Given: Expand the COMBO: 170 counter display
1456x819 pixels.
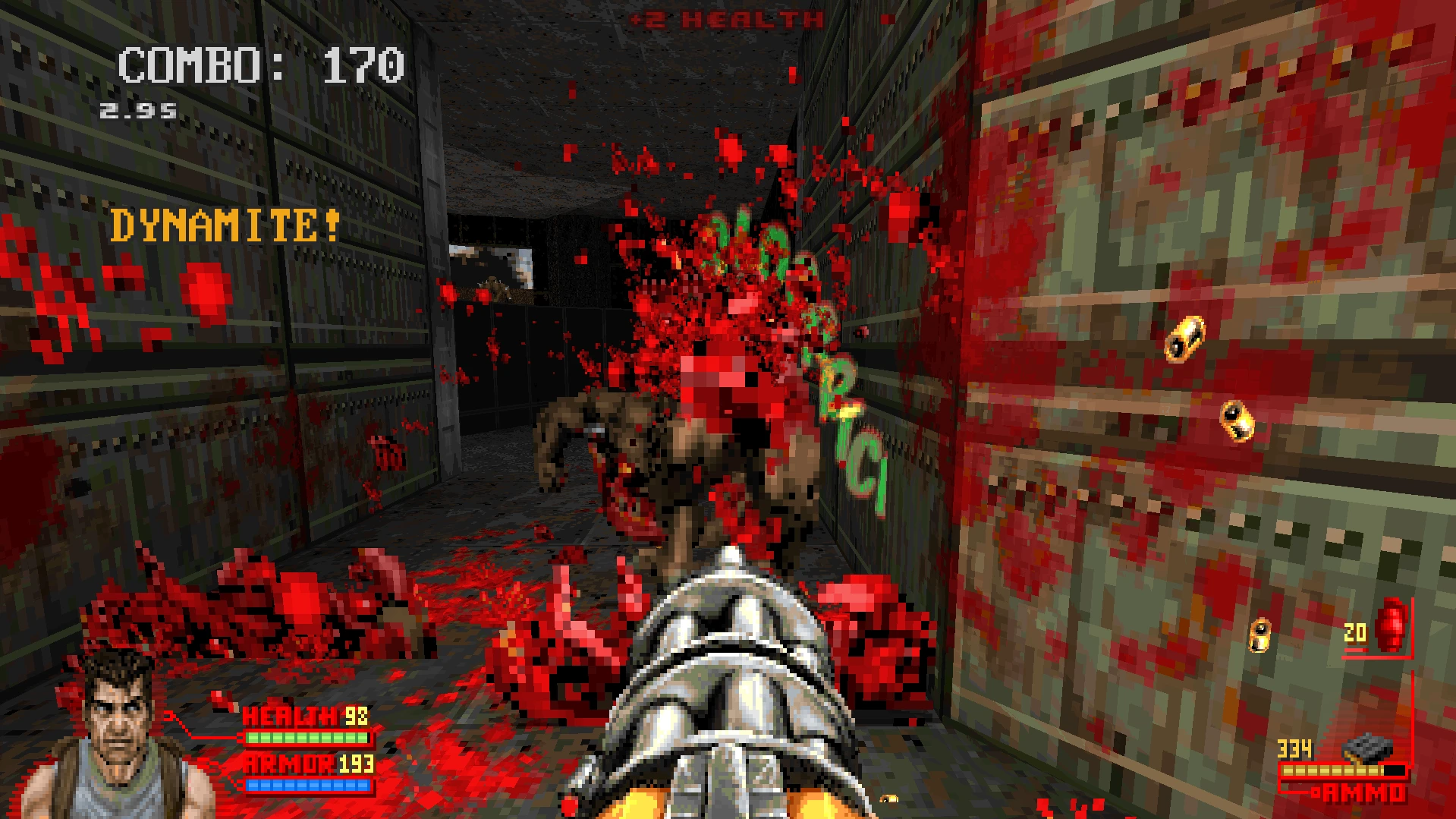Looking at the screenshot, I should tap(259, 65).
